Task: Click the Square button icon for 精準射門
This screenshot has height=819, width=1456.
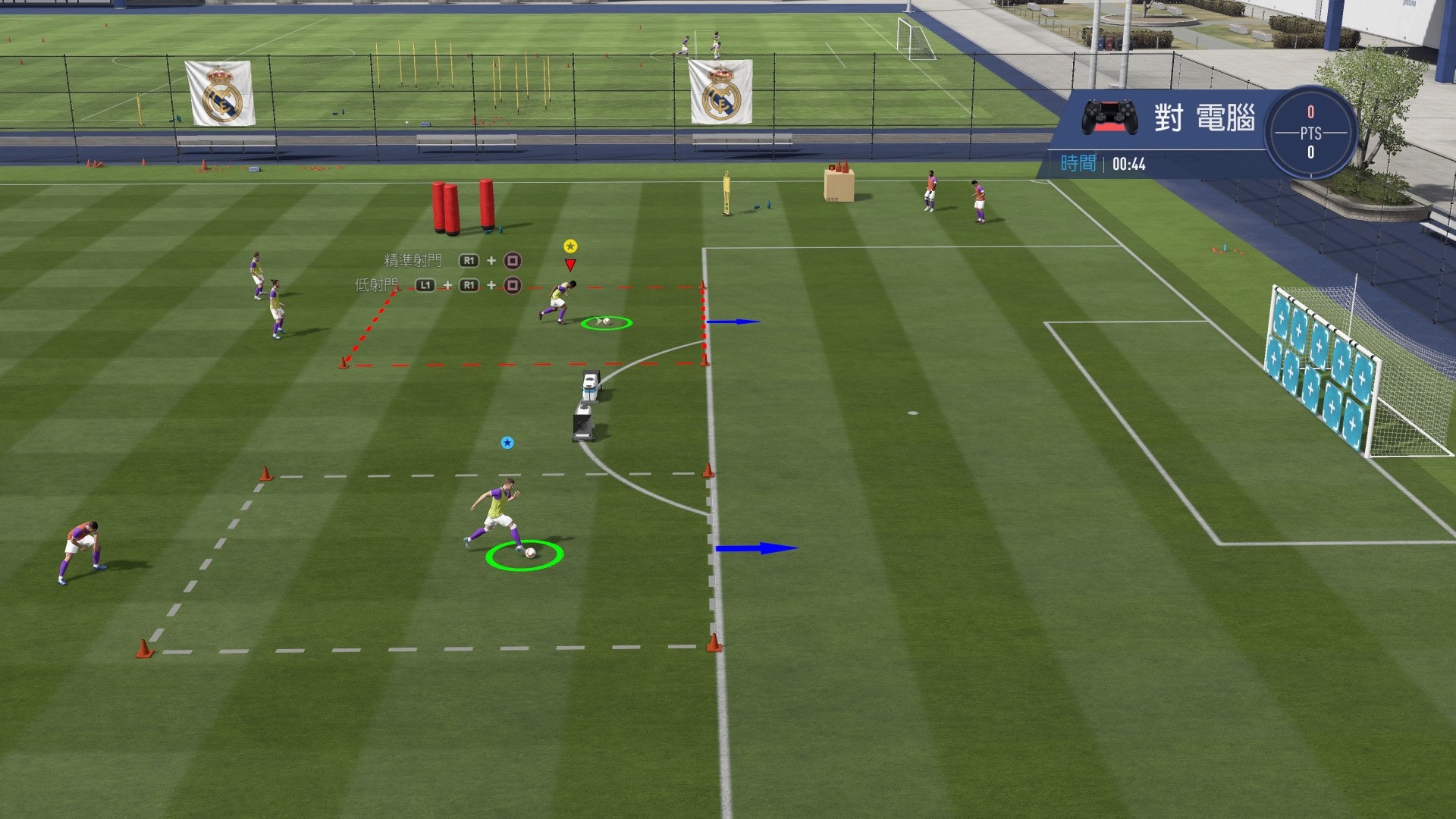Action: (513, 260)
